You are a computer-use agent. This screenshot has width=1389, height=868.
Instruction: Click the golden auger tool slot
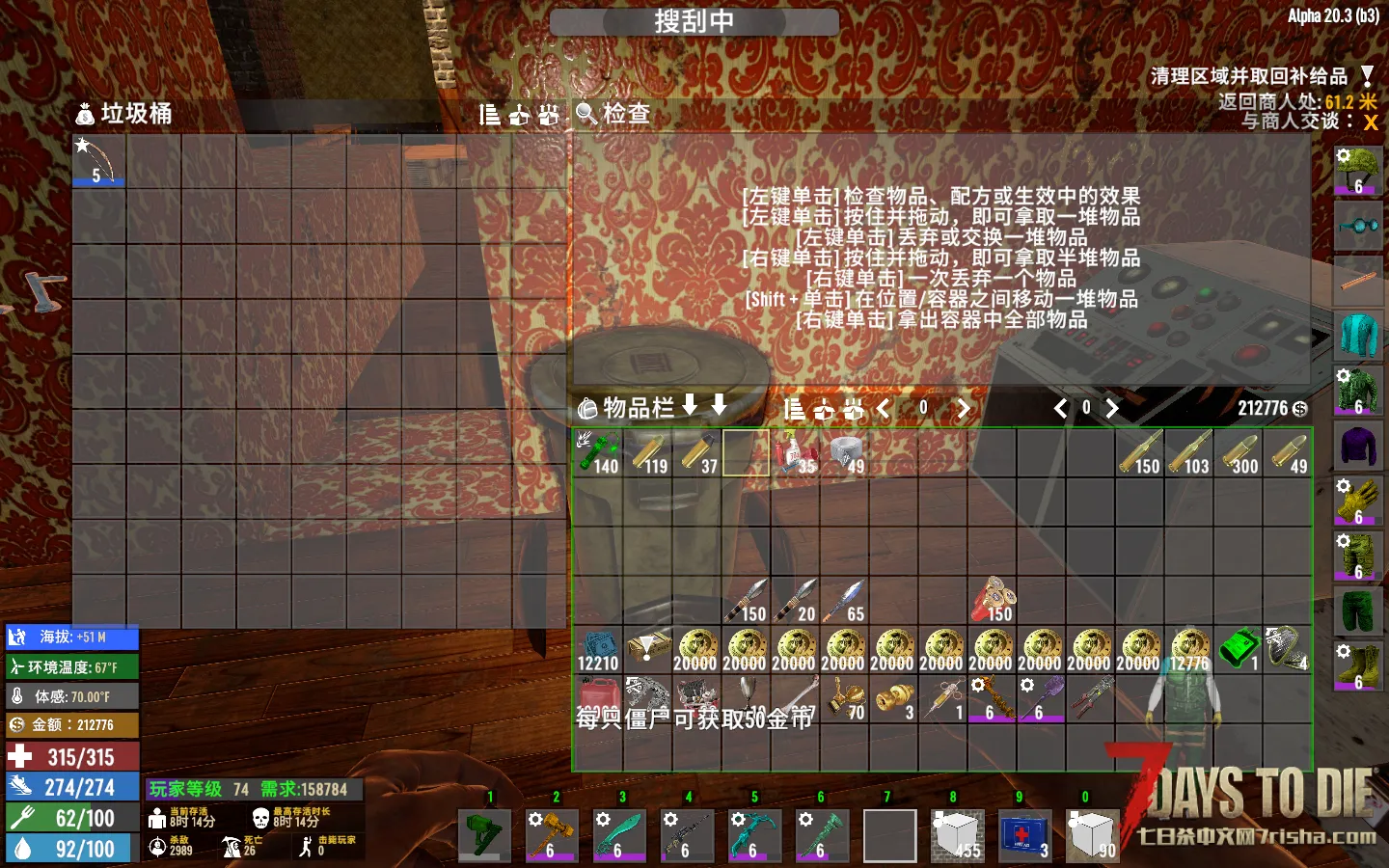(994, 698)
